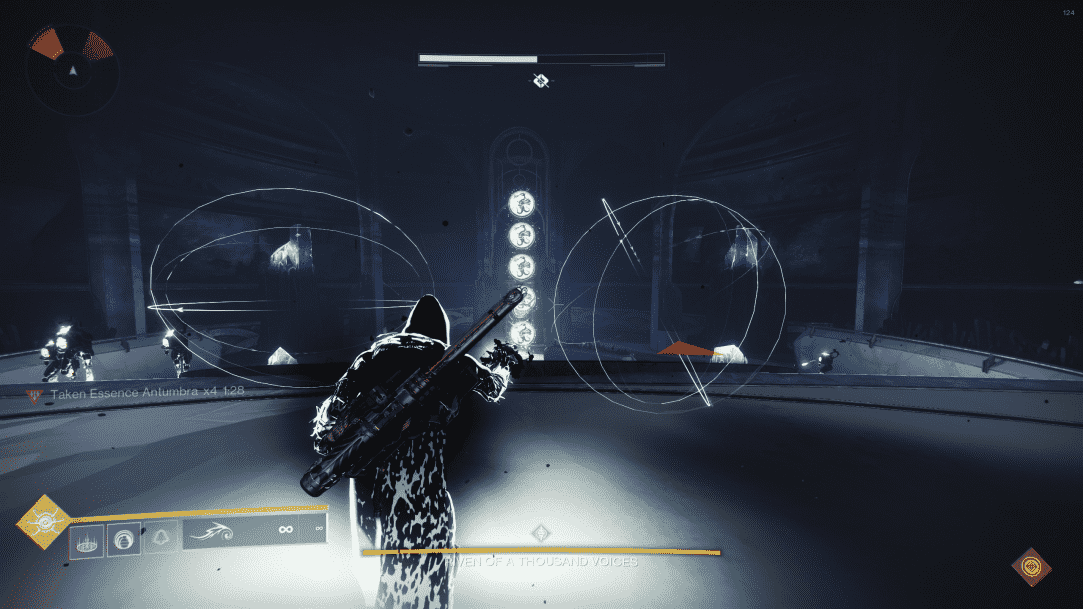Use the melee ability icon

click(x=124, y=539)
